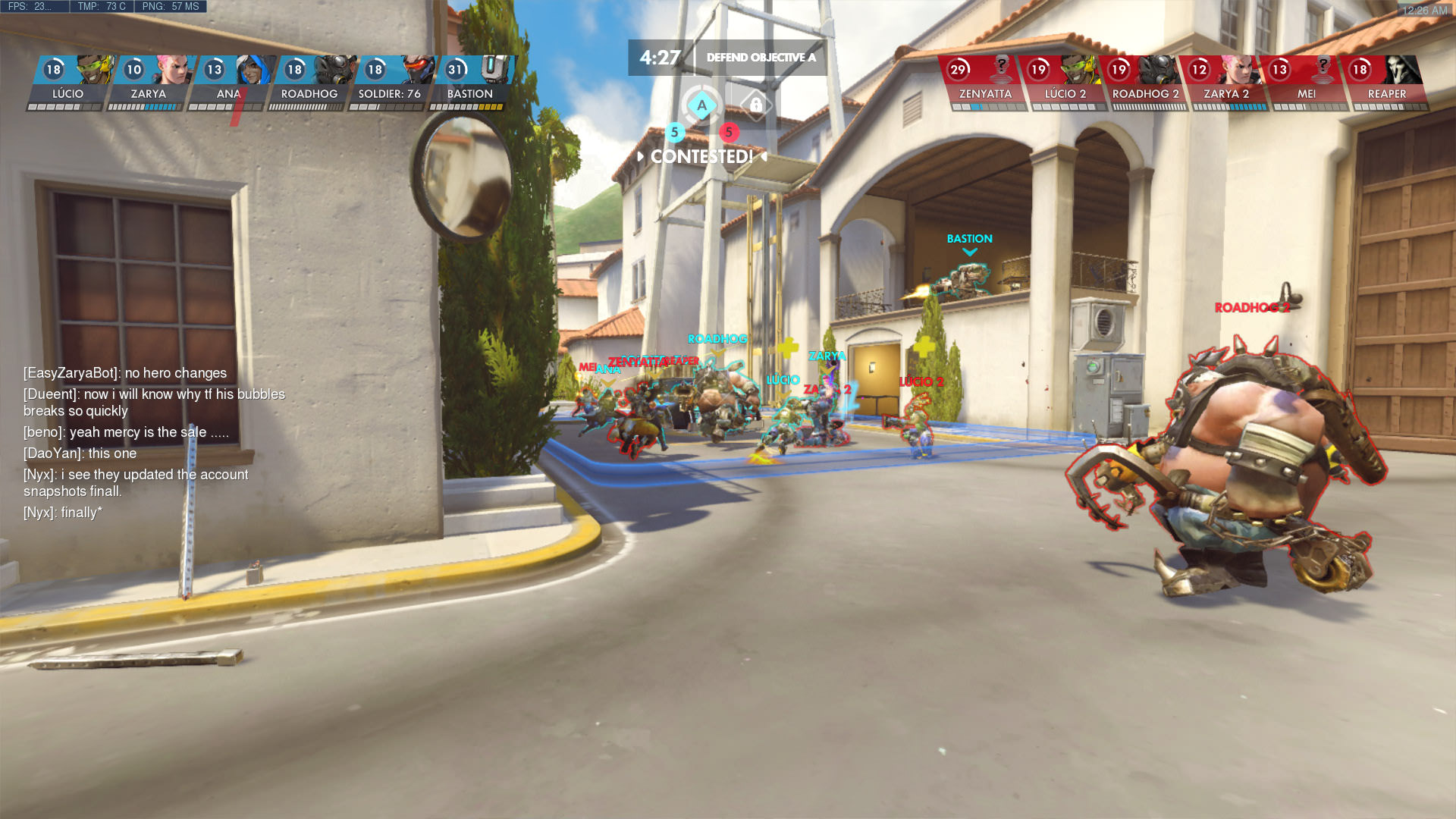1456x819 pixels.
Task: Select the Zarya 2 player card
Action: 1225,83
